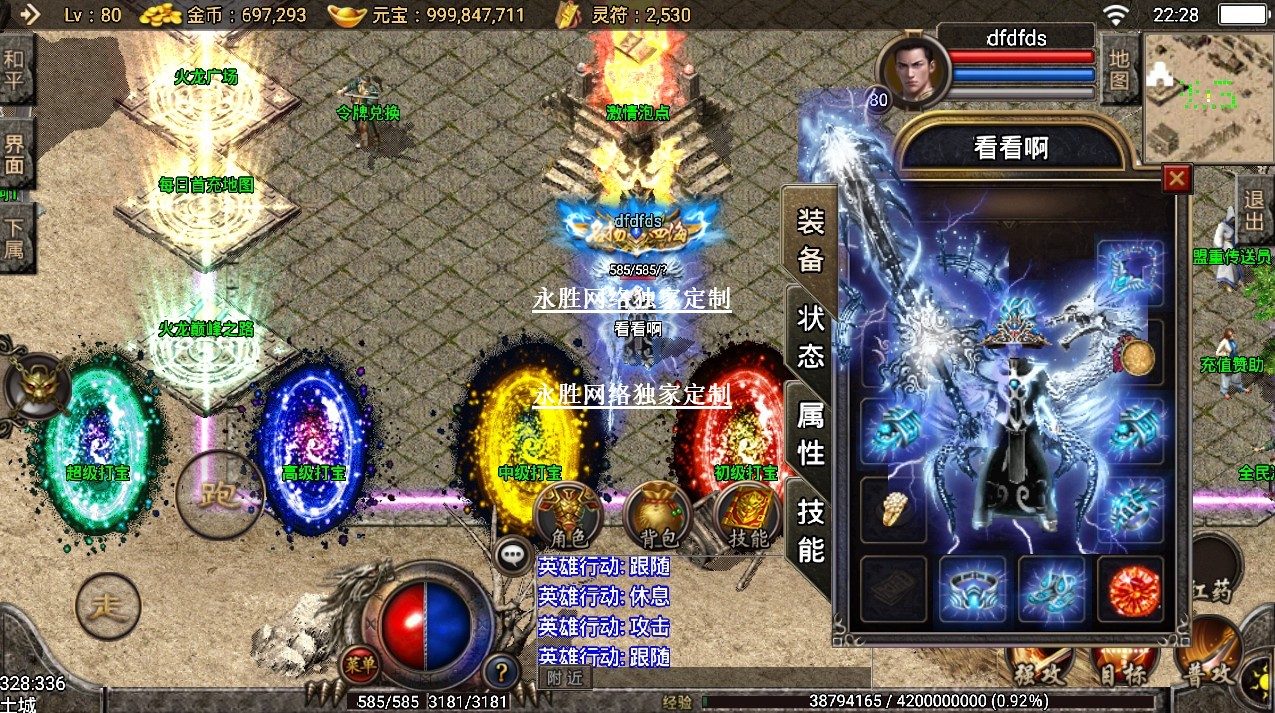
Task: Close the 看看啊 equipment panel
Action: pyautogui.click(x=1177, y=178)
